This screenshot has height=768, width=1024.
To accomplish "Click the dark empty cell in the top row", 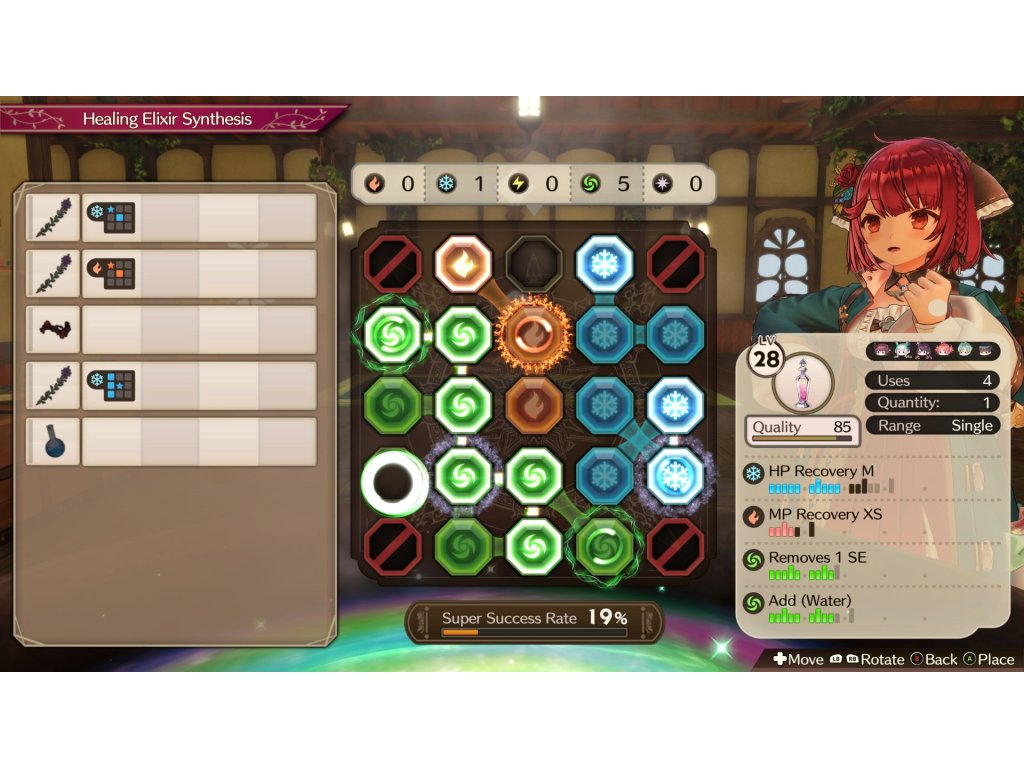I will [x=533, y=262].
